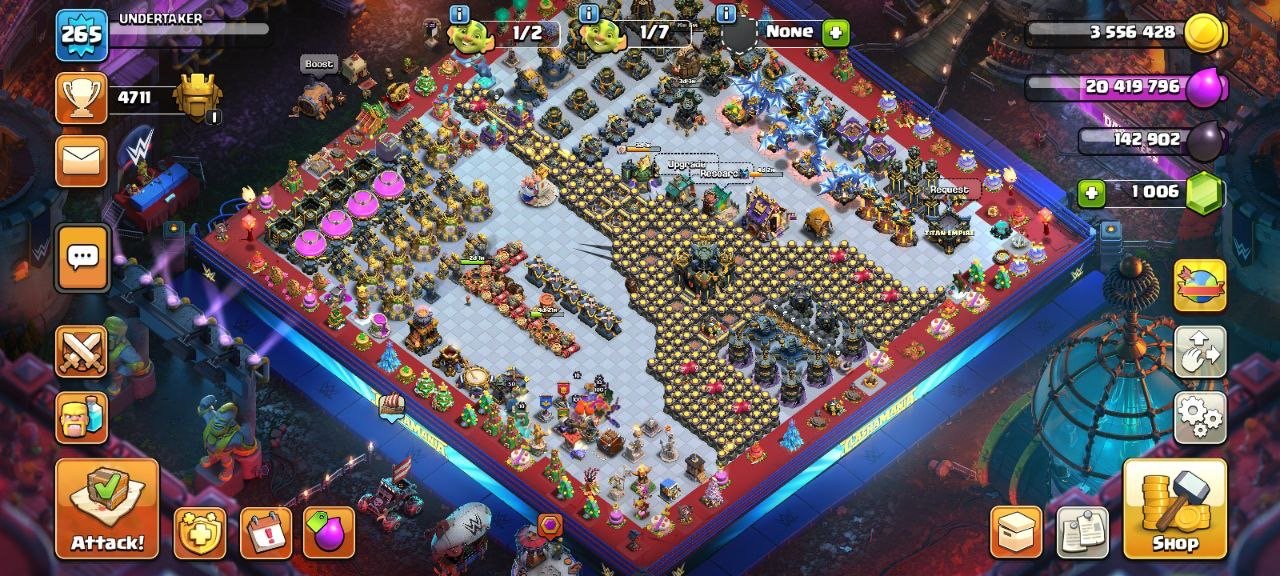
Task: Tap the Attack! button
Action: (107, 508)
